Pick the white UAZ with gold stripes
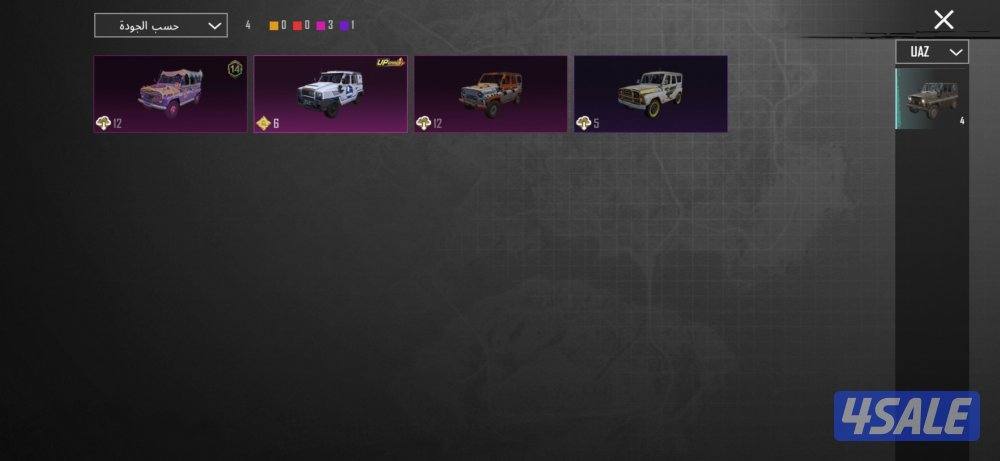The height and width of the screenshot is (461, 1000). point(650,94)
